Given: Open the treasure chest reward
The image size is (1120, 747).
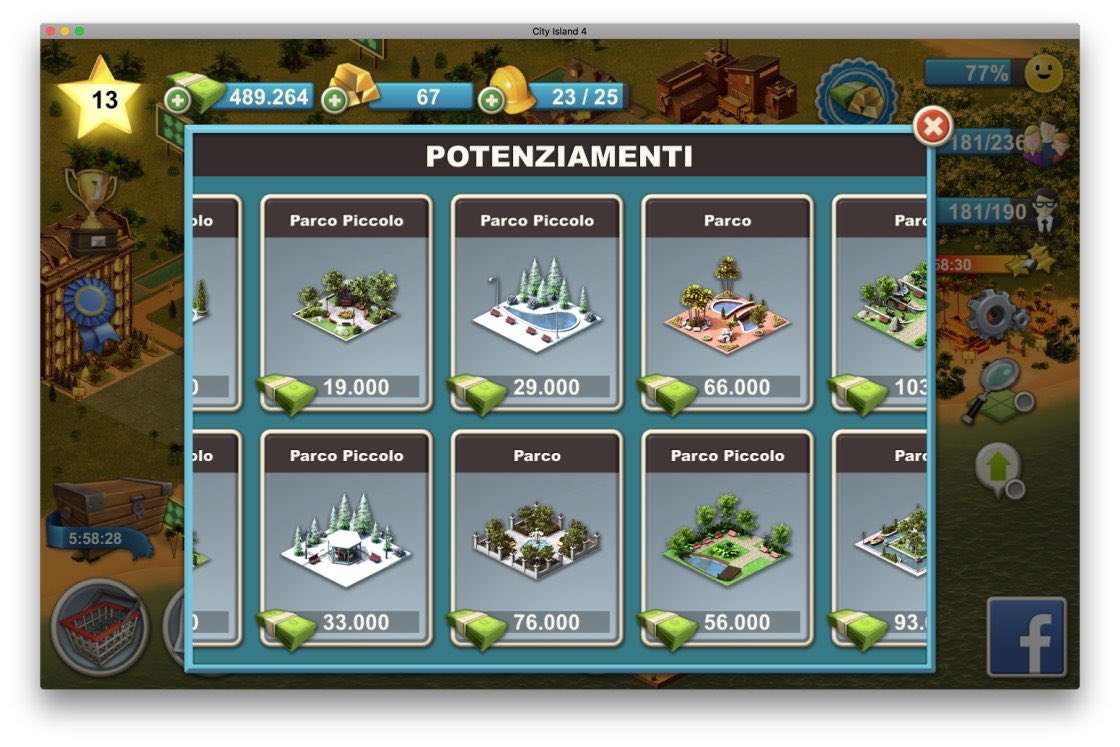Looking at the screenshot, I should [x=110, y=505].
